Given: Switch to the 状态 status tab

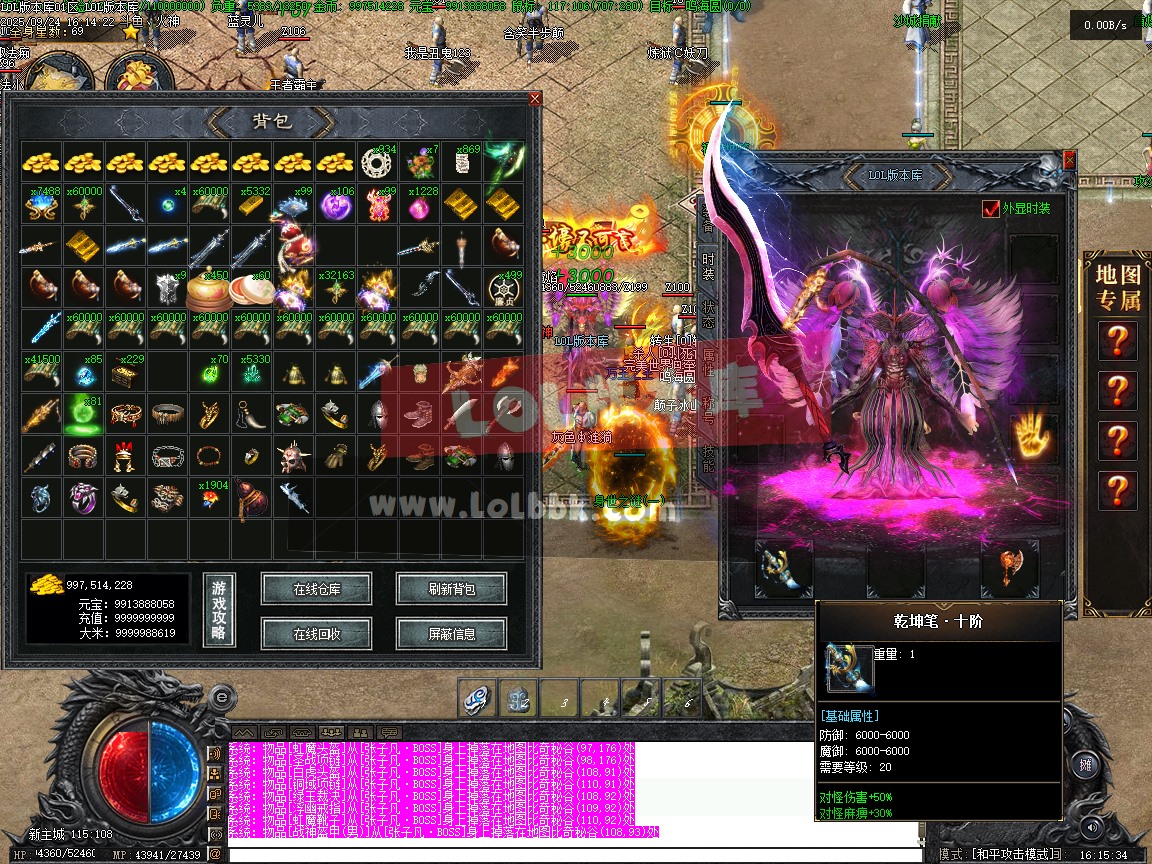Looking at the screenshot, I should [708, 314].
